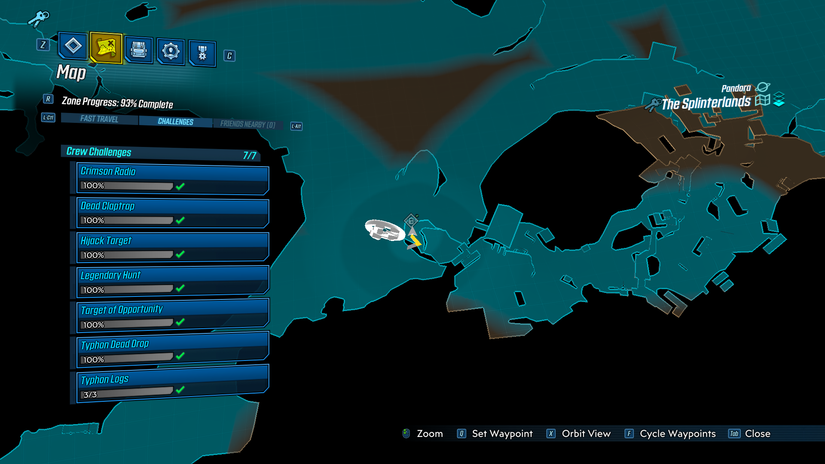Pick the Legendary Hunt challenge entry
This screenshot has height=464, width=825.
[173, 281]
